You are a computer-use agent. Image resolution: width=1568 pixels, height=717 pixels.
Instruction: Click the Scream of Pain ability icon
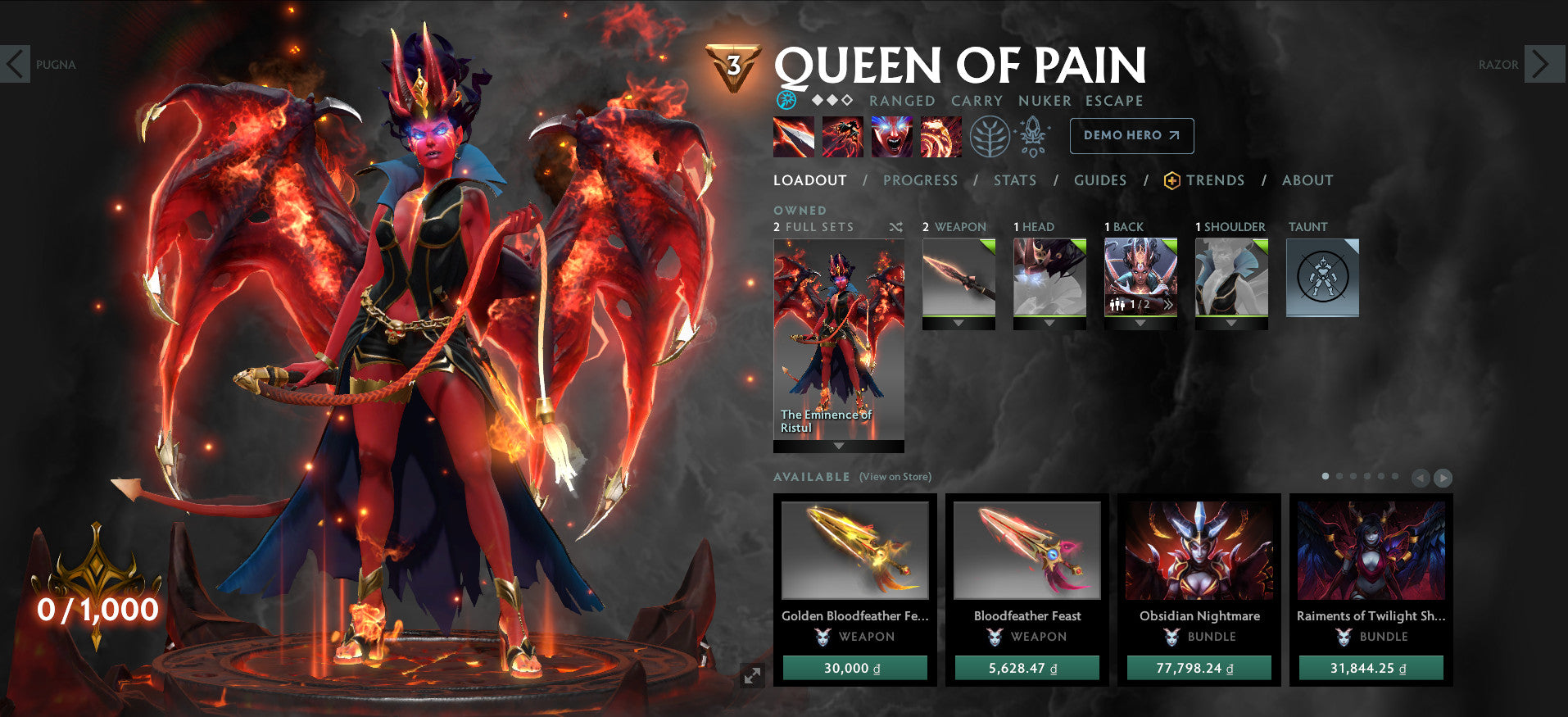click(891, 136)
